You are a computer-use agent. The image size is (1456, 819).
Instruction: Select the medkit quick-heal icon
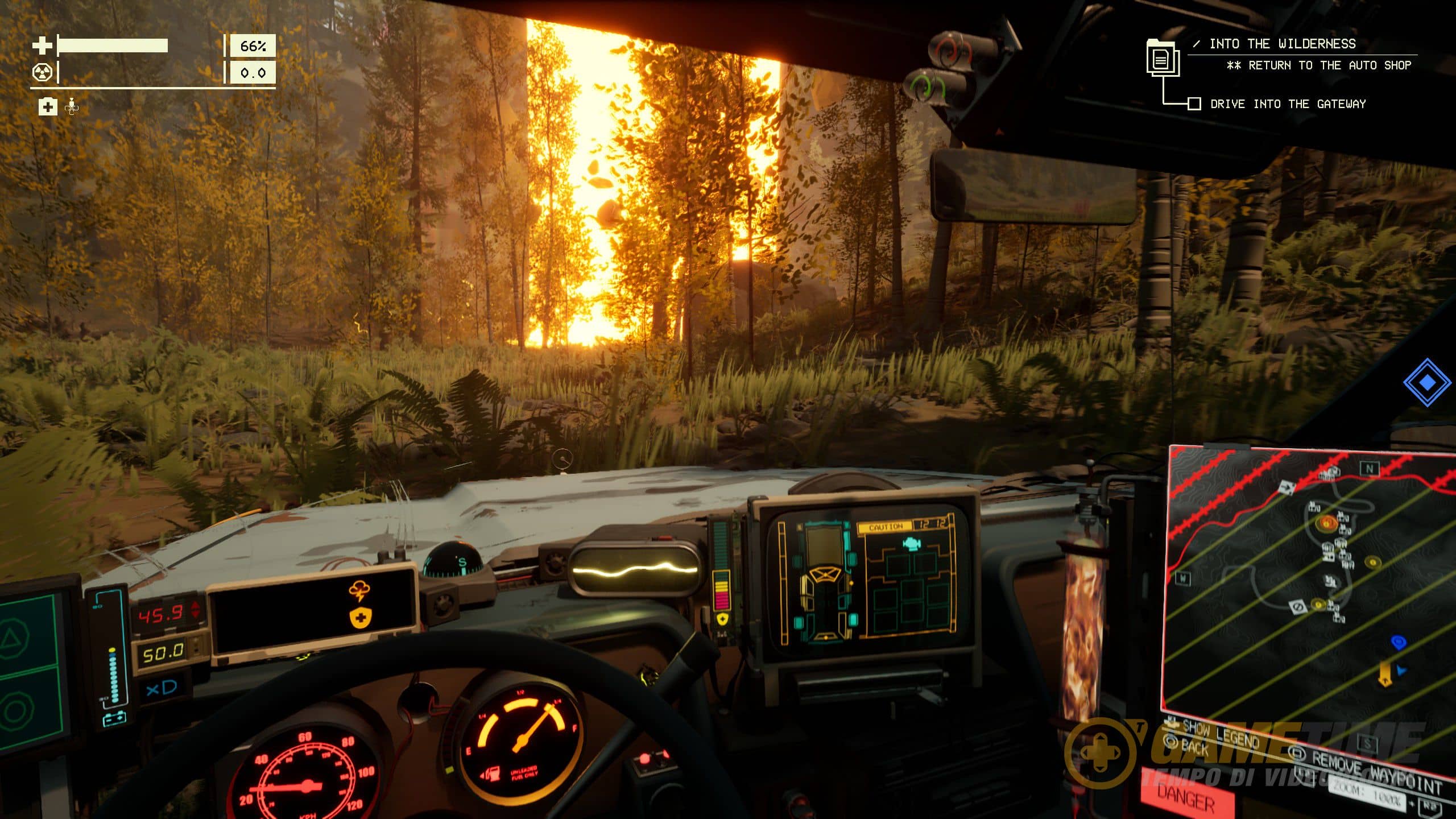click(x=48, y=106)
